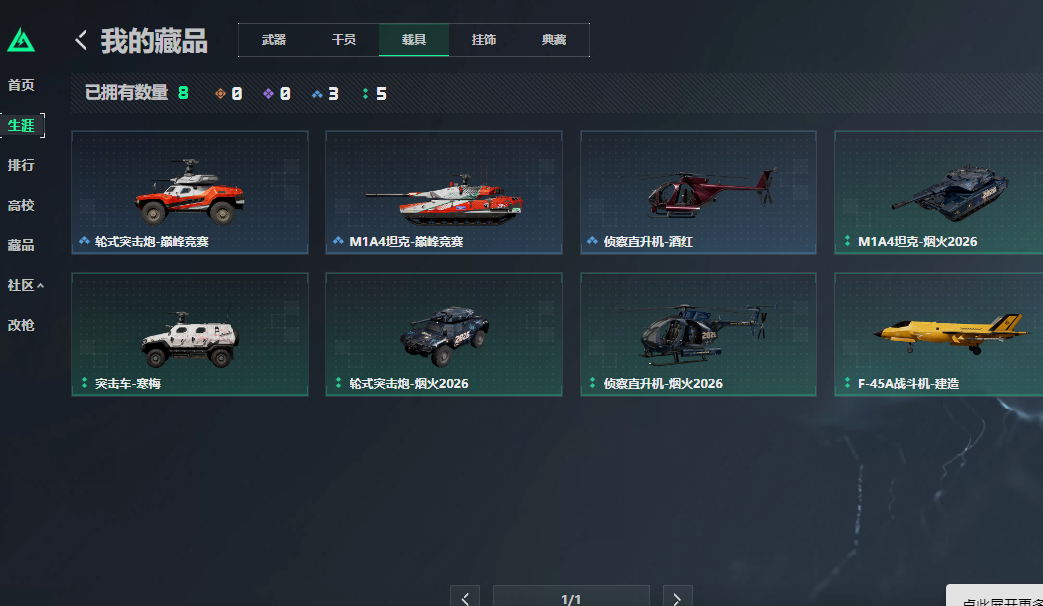The height and width of the screenshot is (606, 1043).
Task: Open 首页 in the sidebar
Action: click(x=21, y=85)
